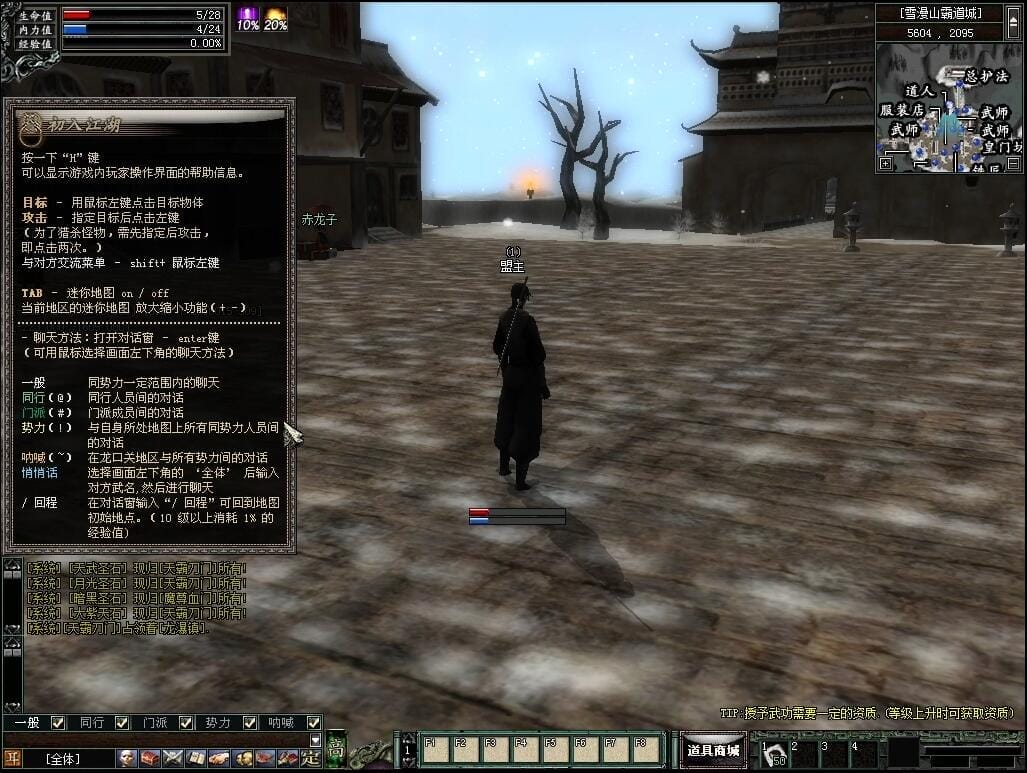Open the chat channel dropdown arrow
Viewport: 1027px width, 773px height.
coord(316,740)
